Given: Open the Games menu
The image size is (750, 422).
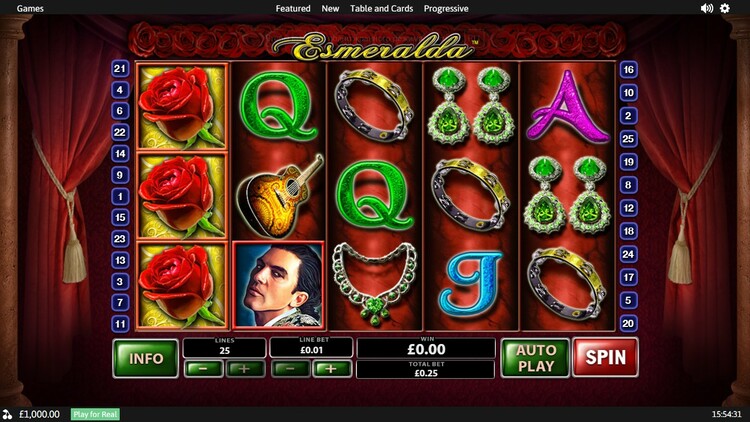Looking at the screenshot, I should pos(29,8).
